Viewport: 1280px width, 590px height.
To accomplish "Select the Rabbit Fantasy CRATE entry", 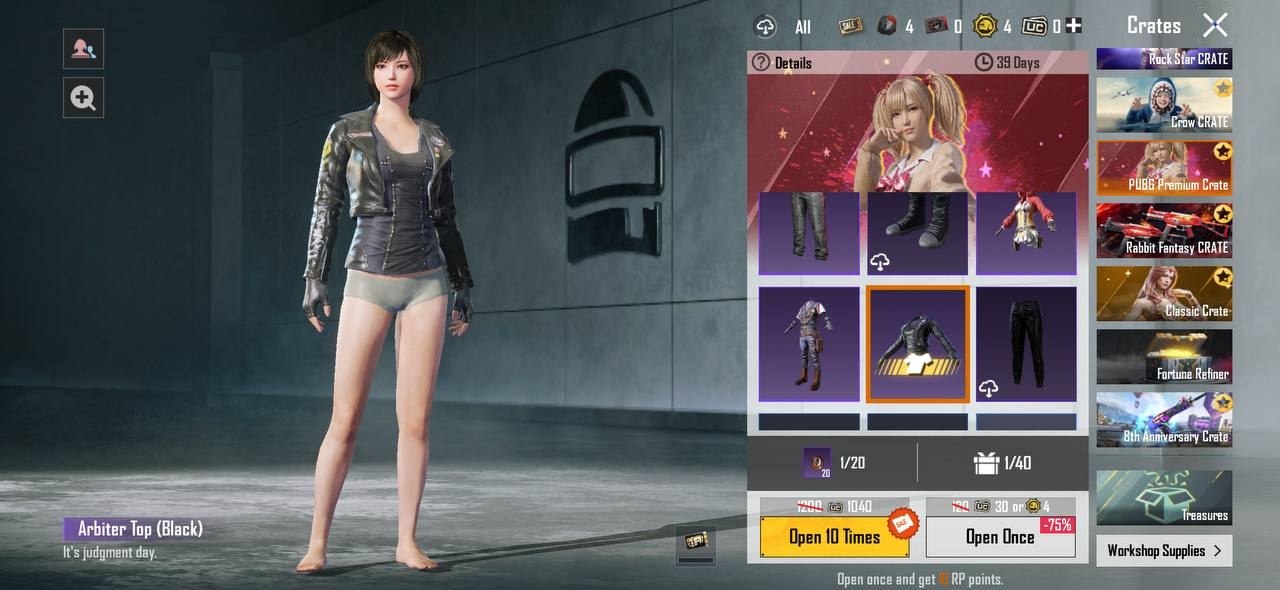I will coord(1164,230).
